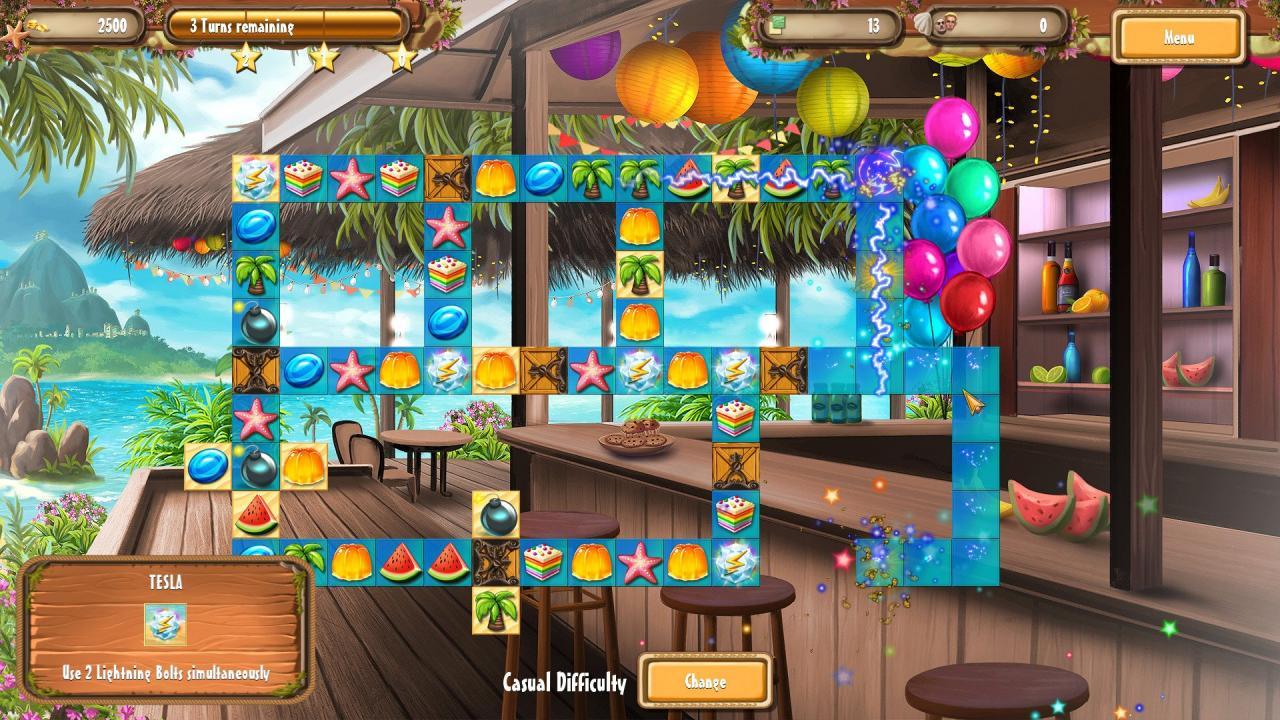Select the rainbow cake tile near the bottom
The height and width of the screenshot is (720, 1280).
[546, 560]
